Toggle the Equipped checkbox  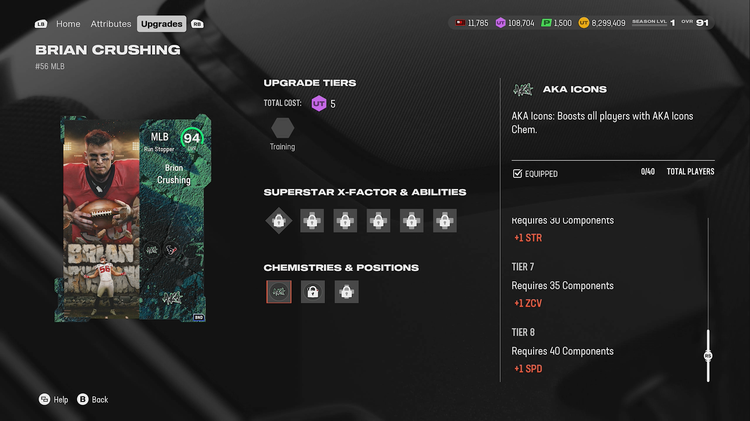517,174
